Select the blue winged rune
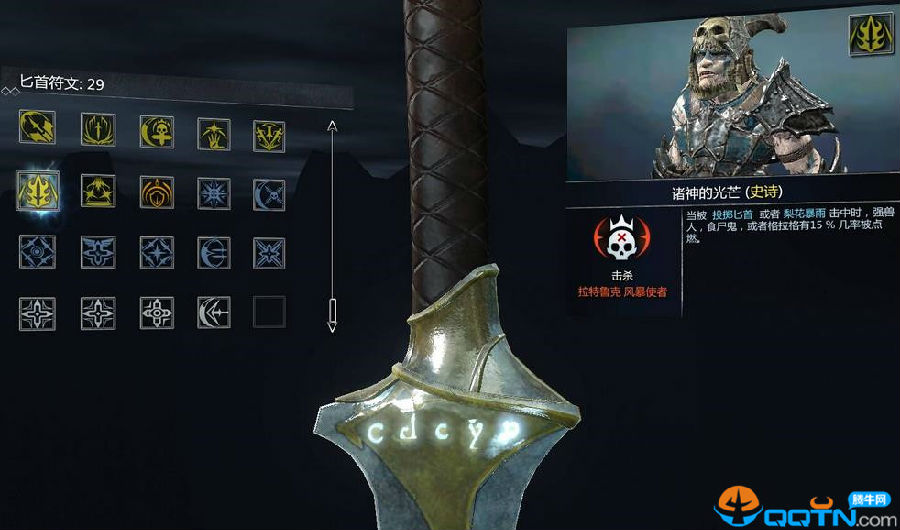This screenshot has width=900, height=530. (97, 252)
